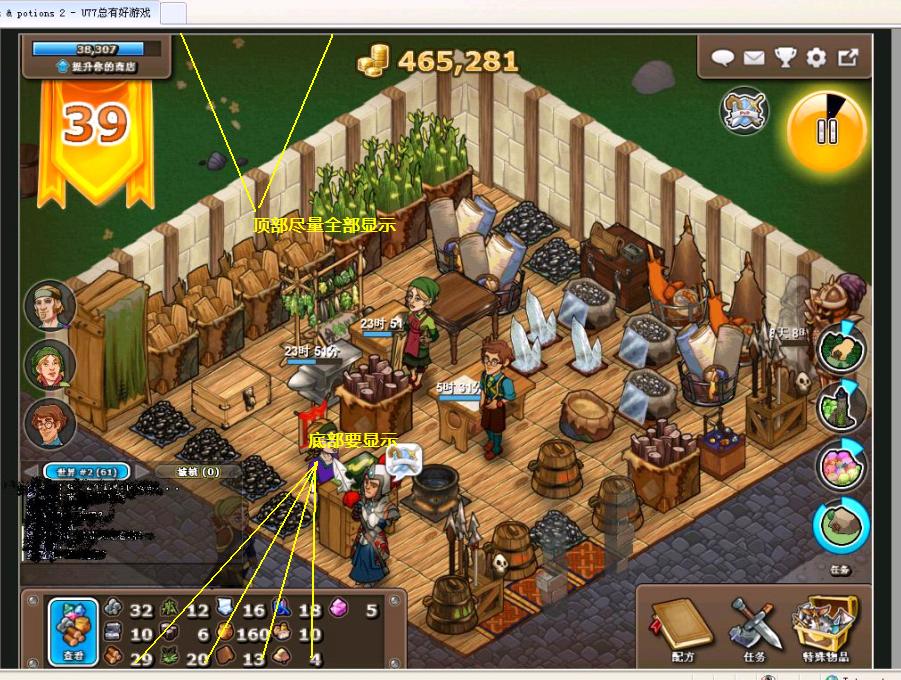Click the 查看 resources button

coord(74,630)
